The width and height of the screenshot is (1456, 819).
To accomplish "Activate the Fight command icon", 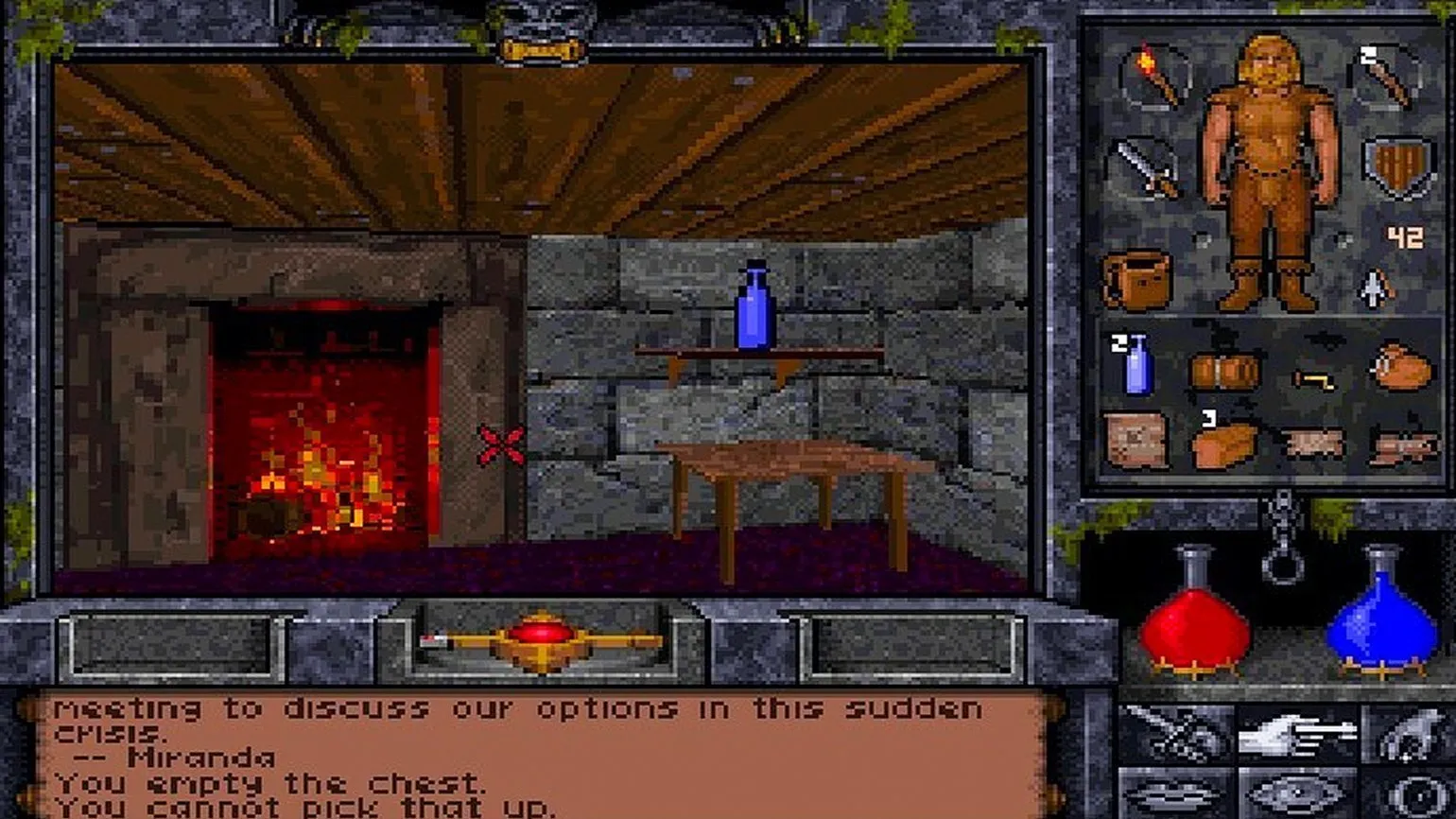I will 1176,734.
